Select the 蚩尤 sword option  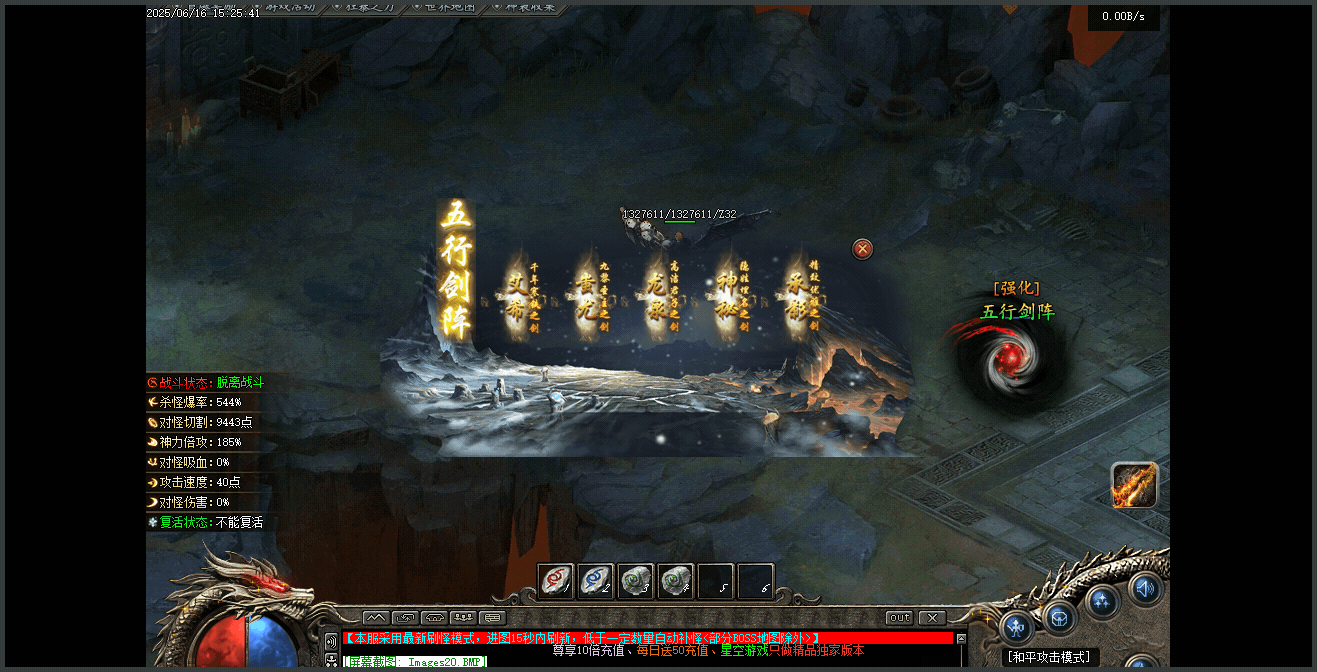pyautogui.click(x=587, y=296)
